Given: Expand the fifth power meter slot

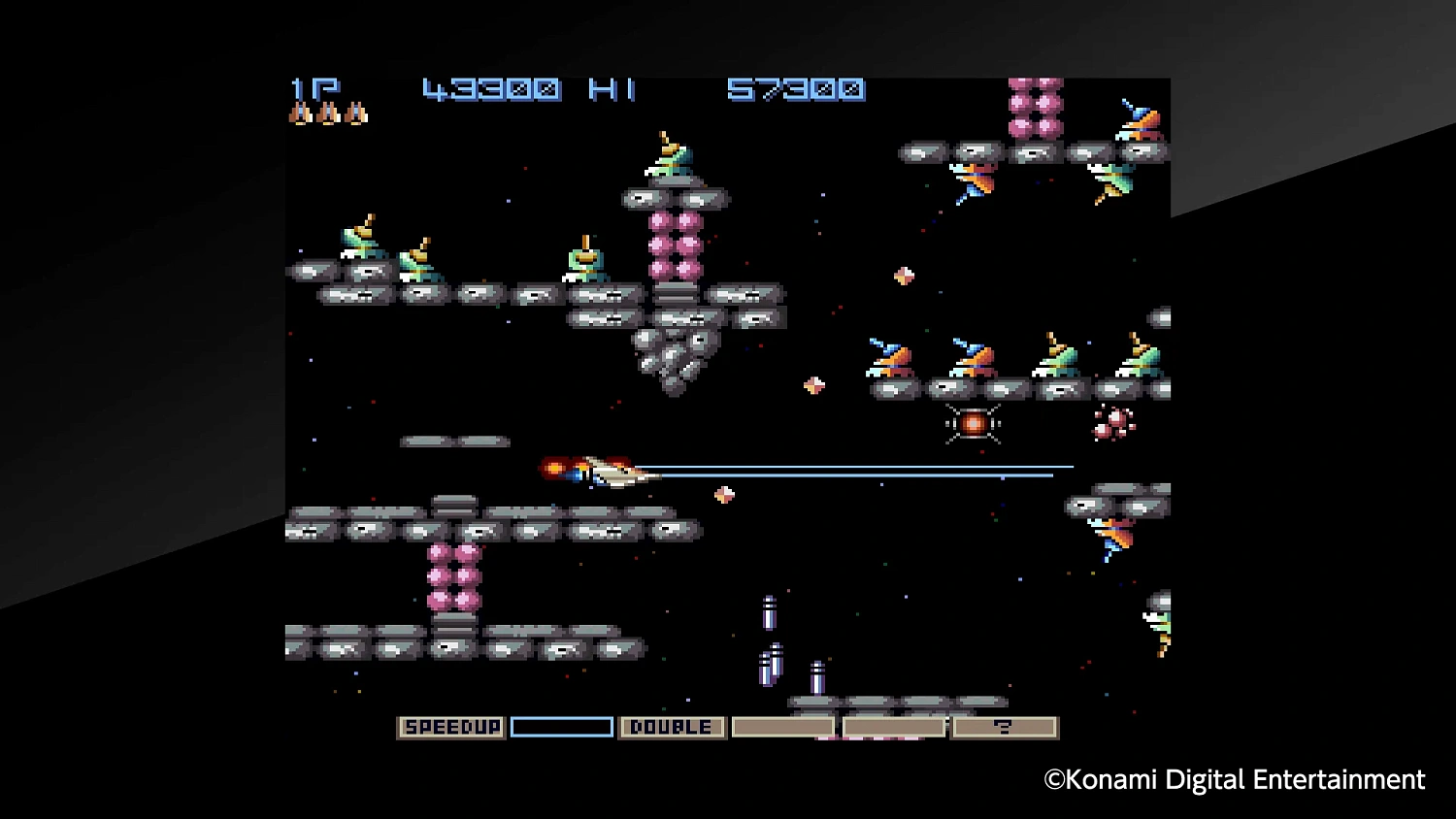Looking at the screenshot, I should point(893,725).
